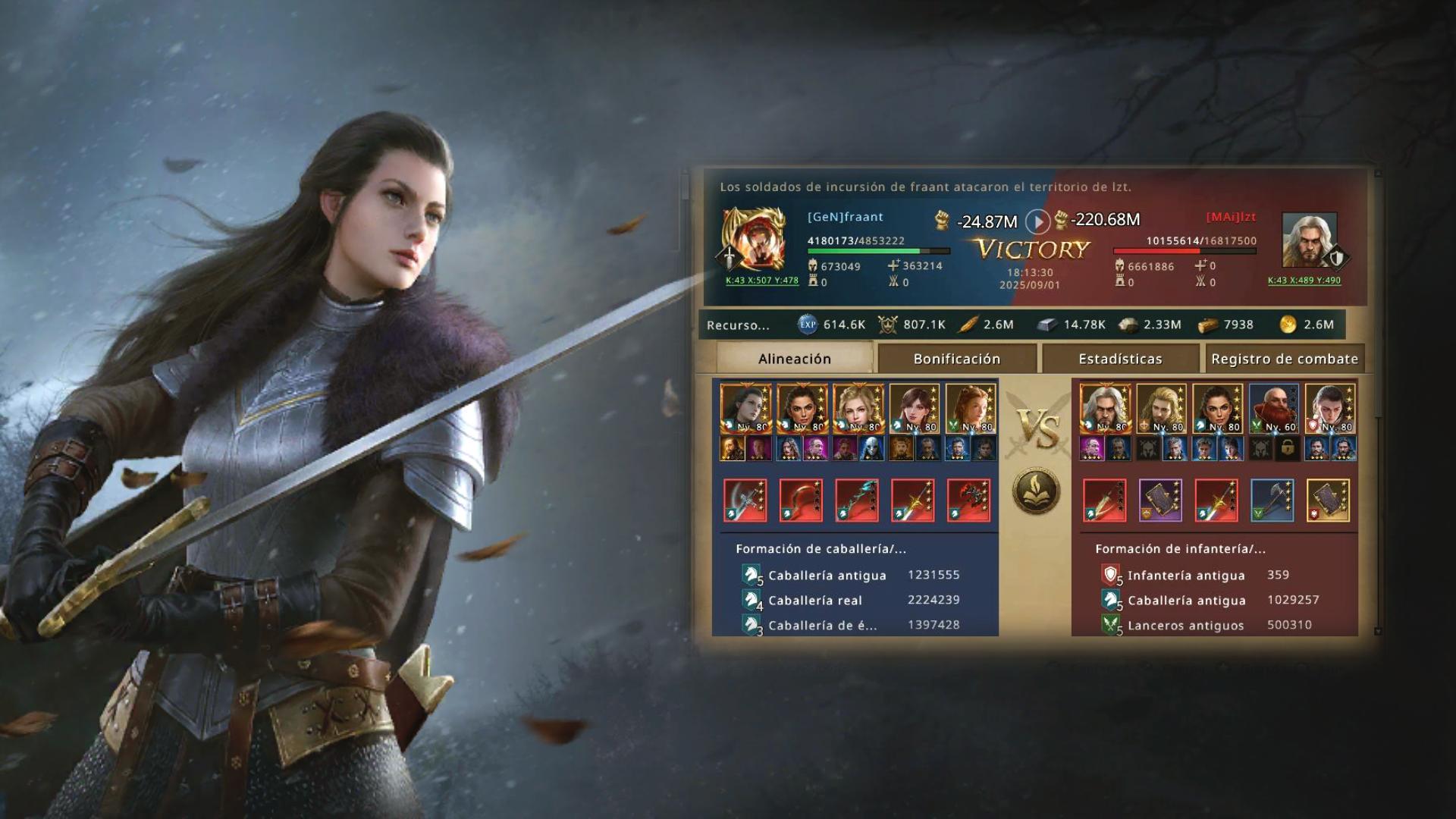Show the Estadísticas tab
The height and width of the screenshot is (819, 1456).
click(x=1120, y=359)
